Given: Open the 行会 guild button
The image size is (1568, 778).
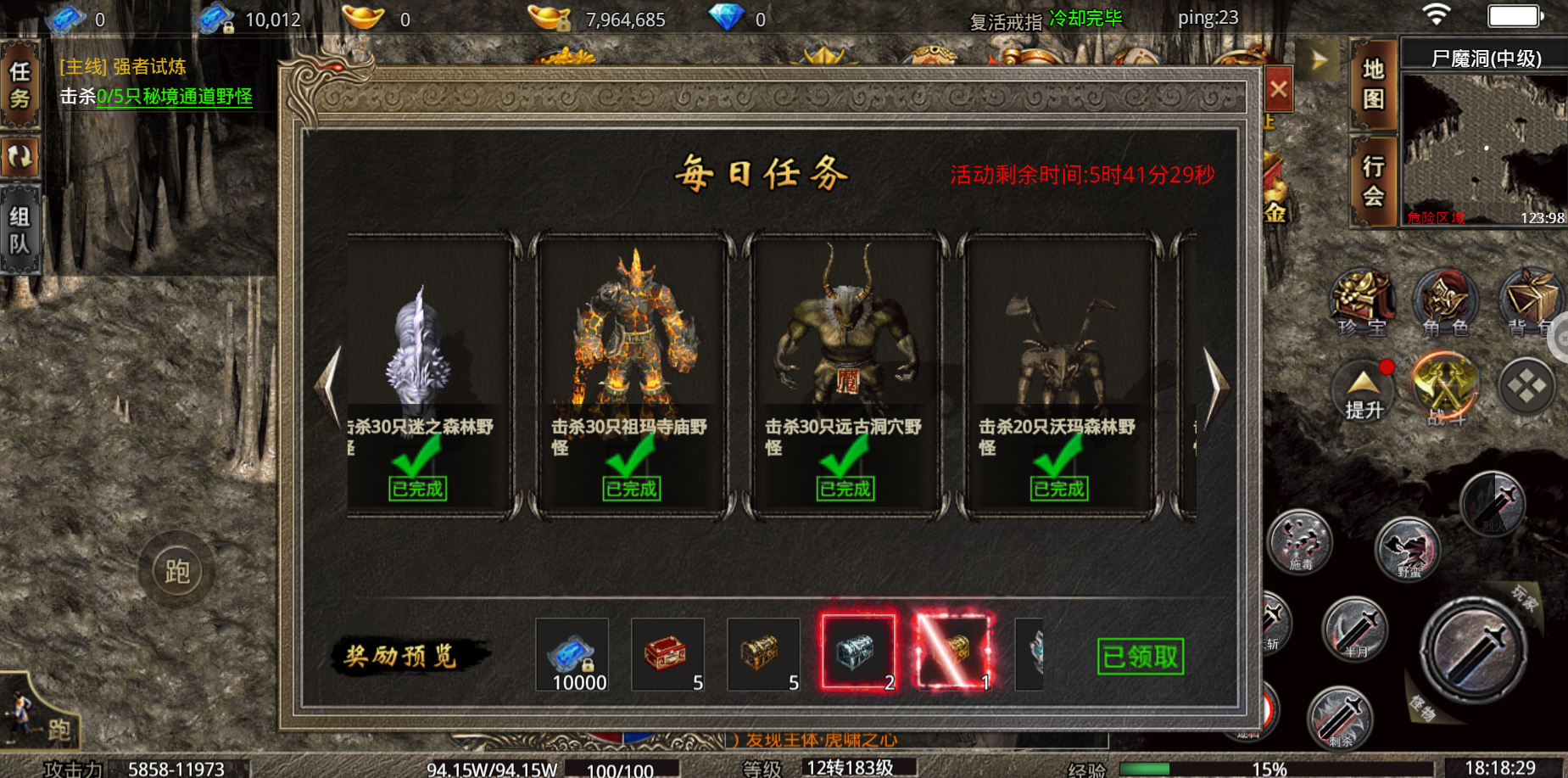Looking at the screenshot, I should coord(1373,181).
